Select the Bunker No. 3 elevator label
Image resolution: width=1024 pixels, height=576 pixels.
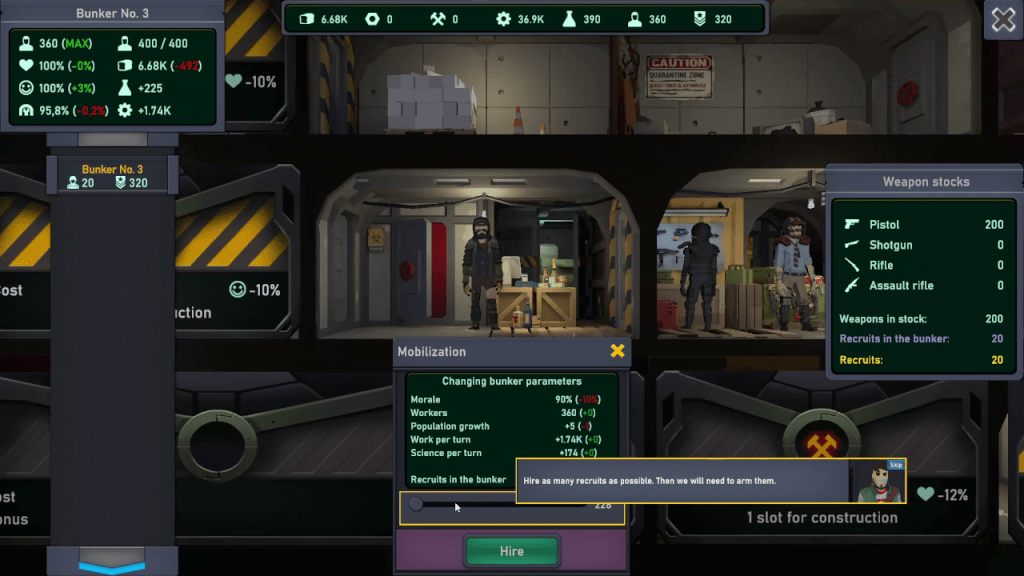point(112,175)
